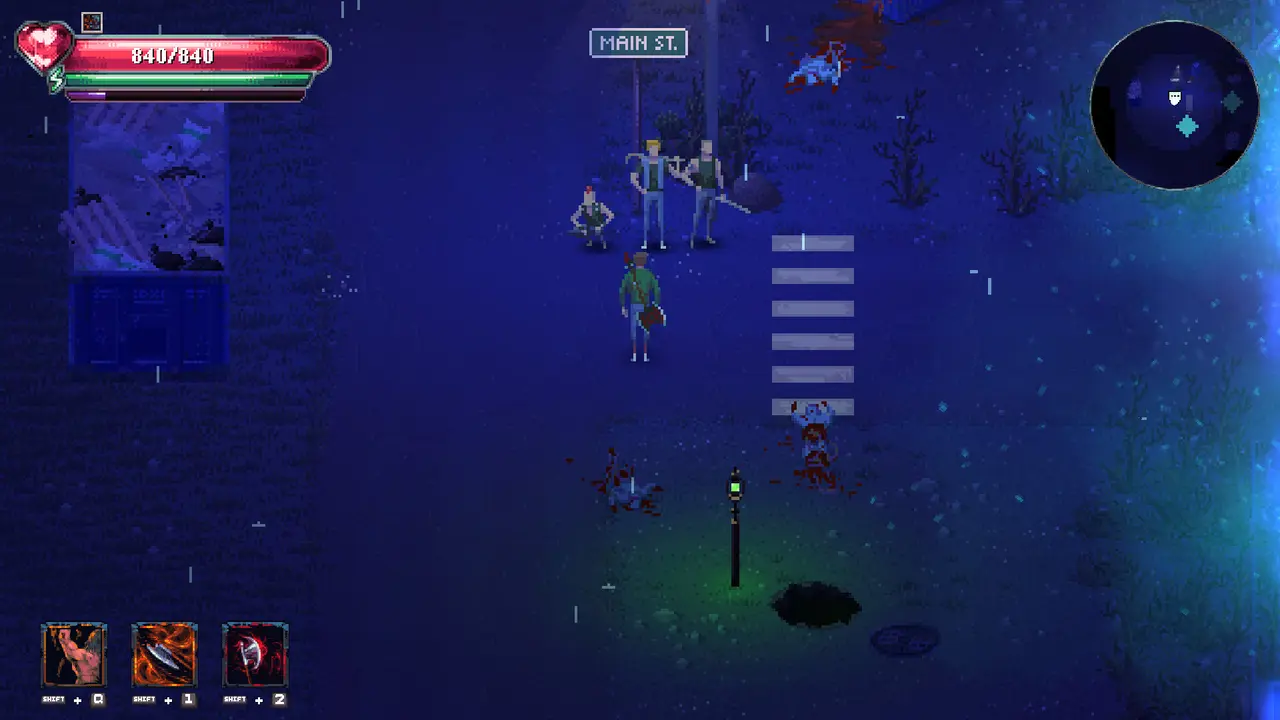Activate the flaming knife ability
The image size is (1280, 720).
(x=164, y=653)
